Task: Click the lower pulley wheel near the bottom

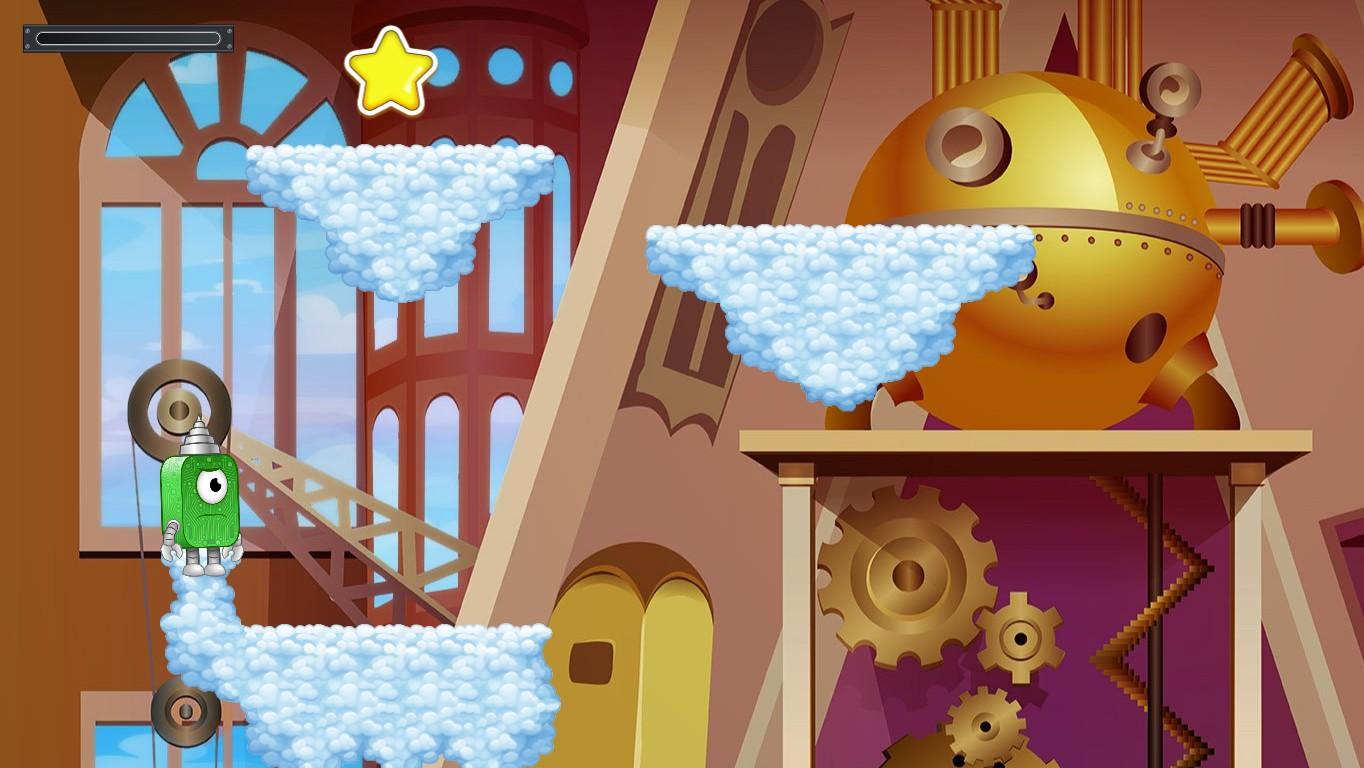Action: [x=185, y=715]
